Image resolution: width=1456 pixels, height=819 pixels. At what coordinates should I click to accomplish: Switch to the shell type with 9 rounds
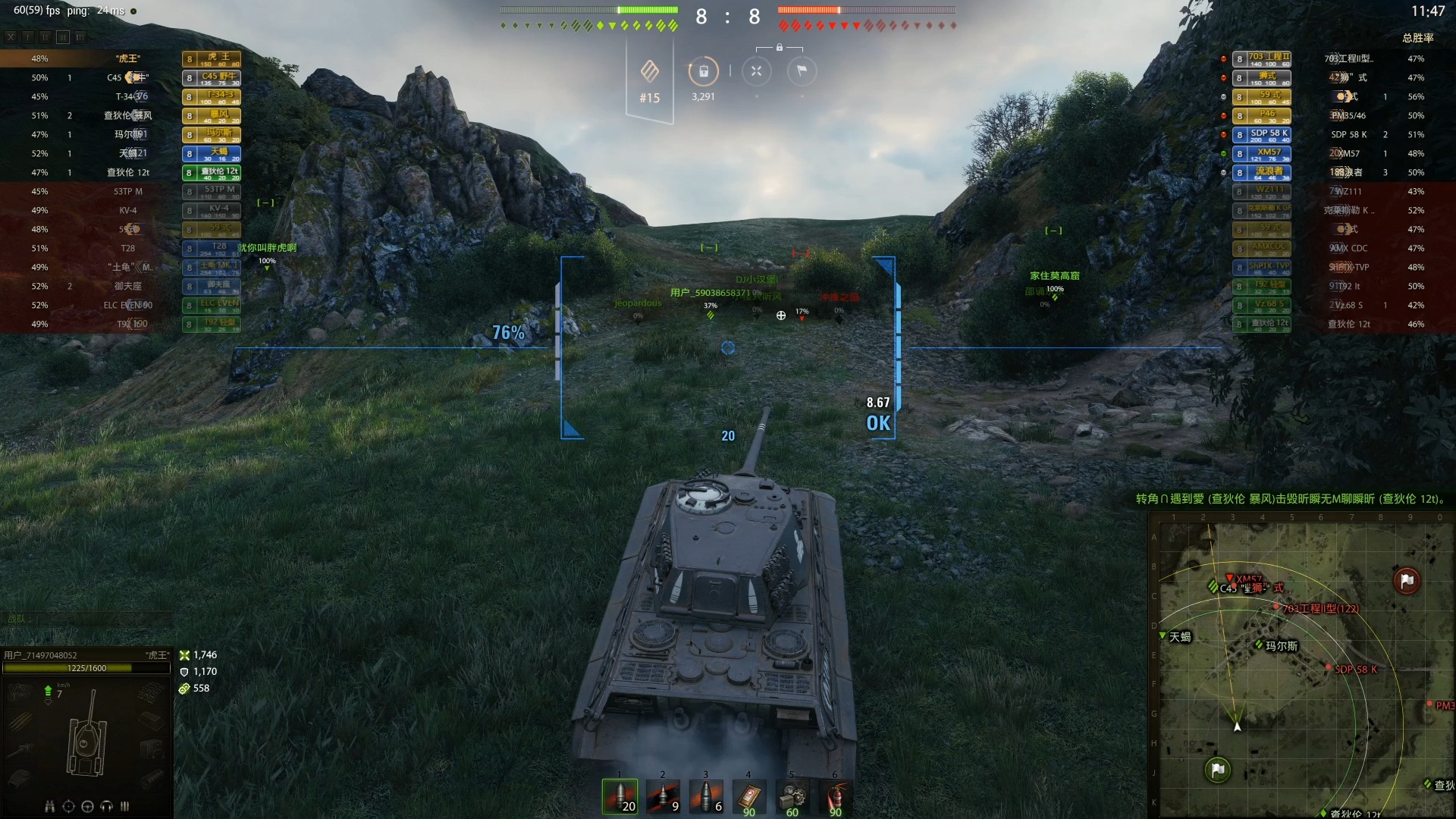coord(663,796)
